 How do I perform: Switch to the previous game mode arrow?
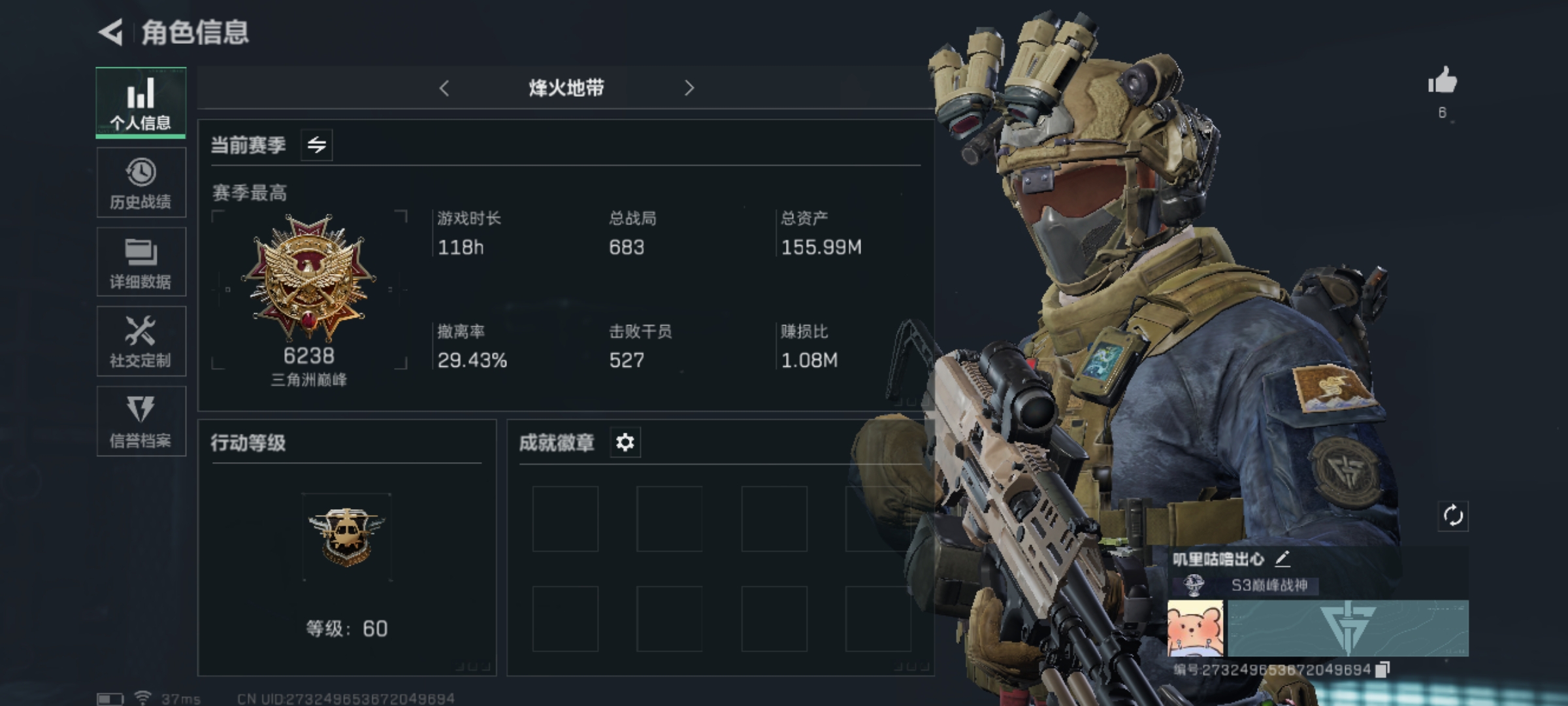click(x=444, y=88)
